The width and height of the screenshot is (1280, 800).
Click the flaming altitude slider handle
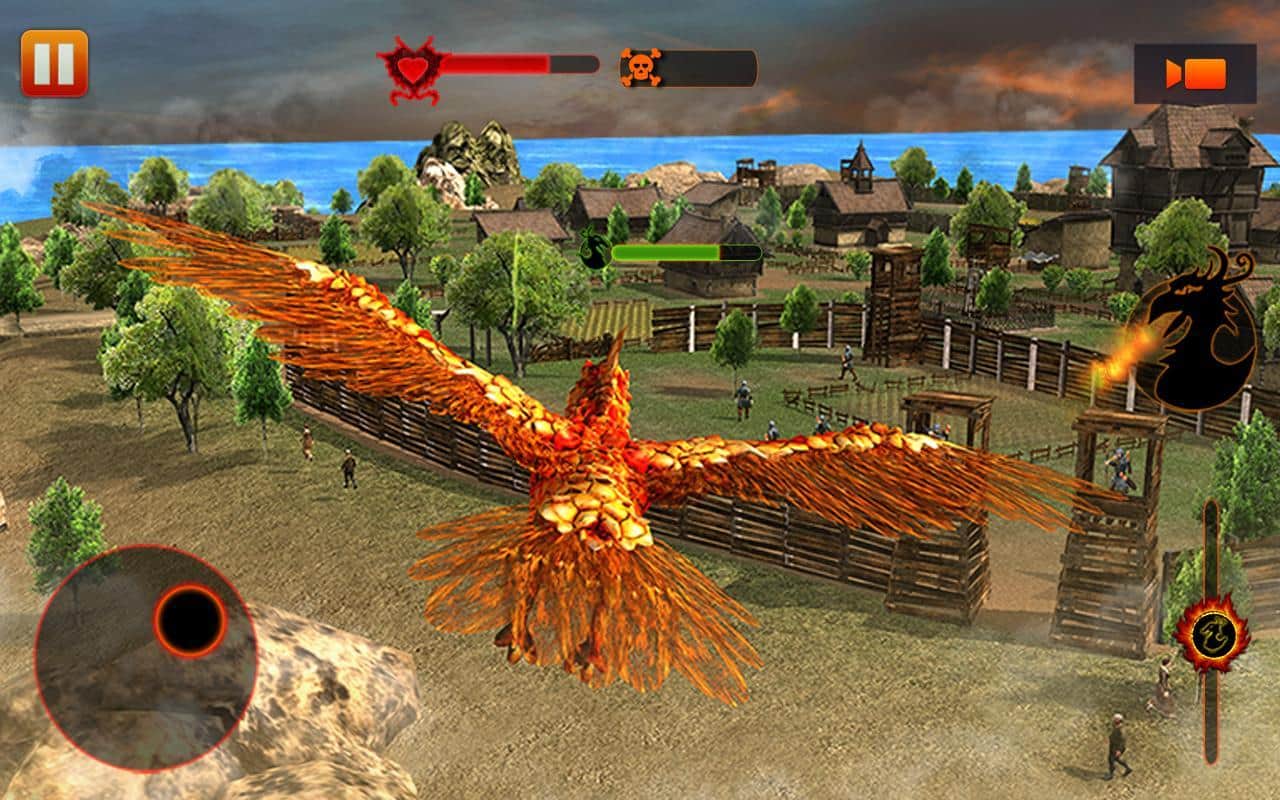point(1211,632)
